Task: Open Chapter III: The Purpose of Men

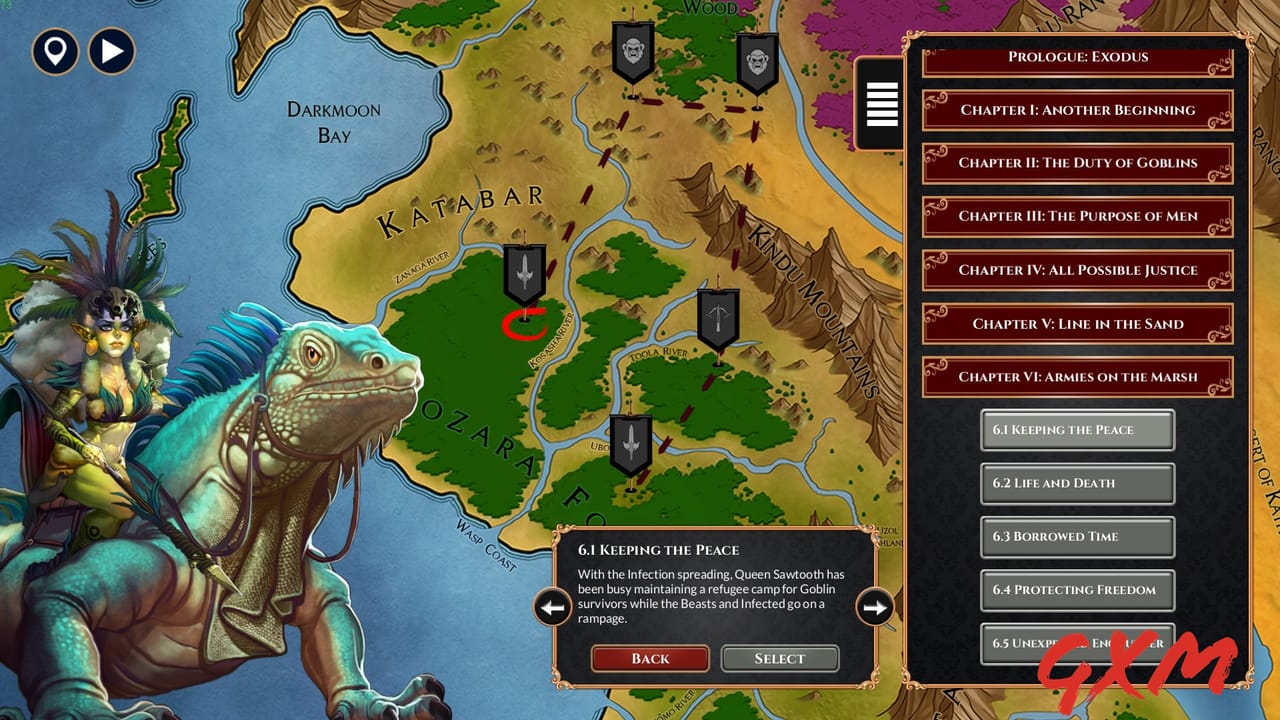Action: [1077, 216]
